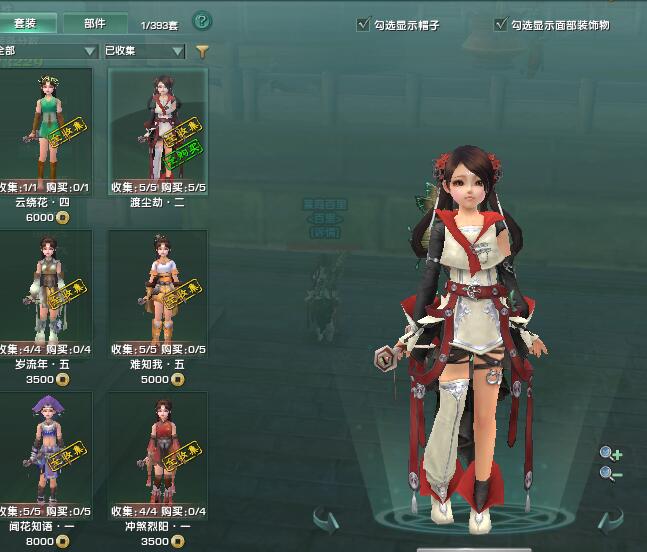647x552 pixels.
Task: Choose the 难知我·五 outfit thumbnail
Action: (x=158, y=286)
